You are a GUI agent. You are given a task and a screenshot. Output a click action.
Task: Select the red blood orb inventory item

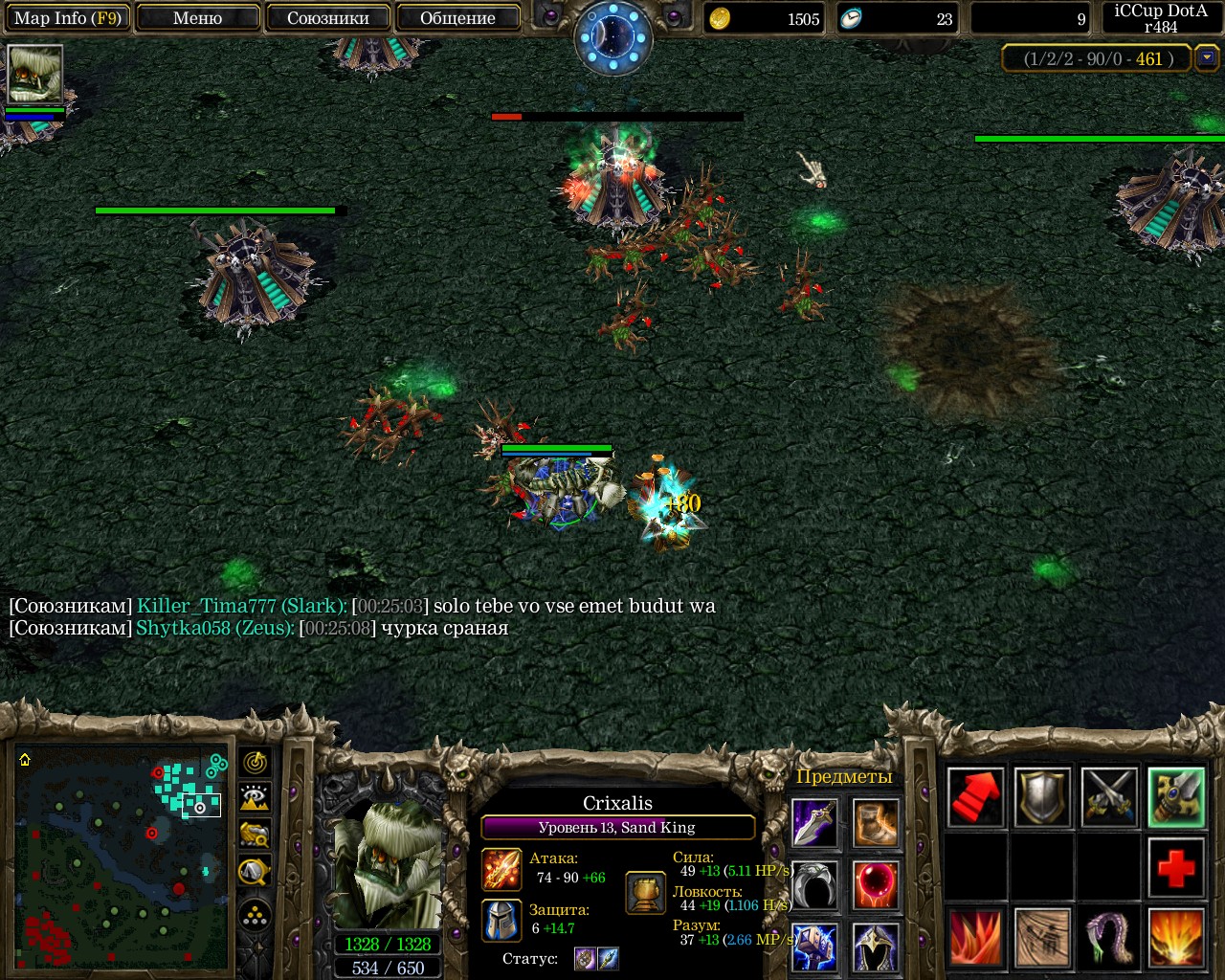(876, 884)
